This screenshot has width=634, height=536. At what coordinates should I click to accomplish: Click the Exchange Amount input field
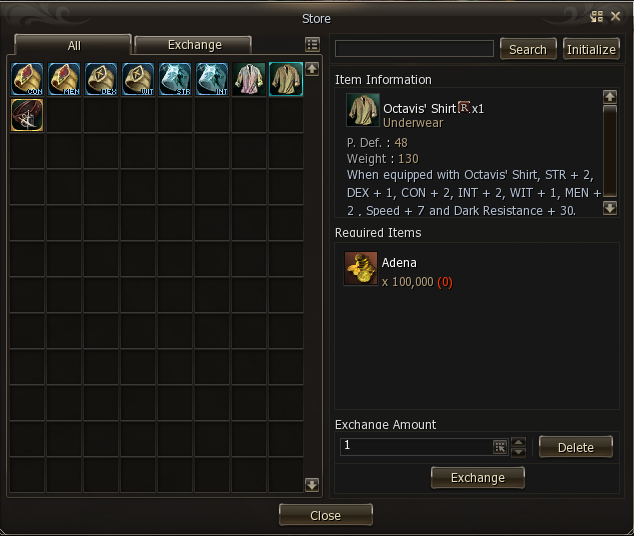(415, 446)
